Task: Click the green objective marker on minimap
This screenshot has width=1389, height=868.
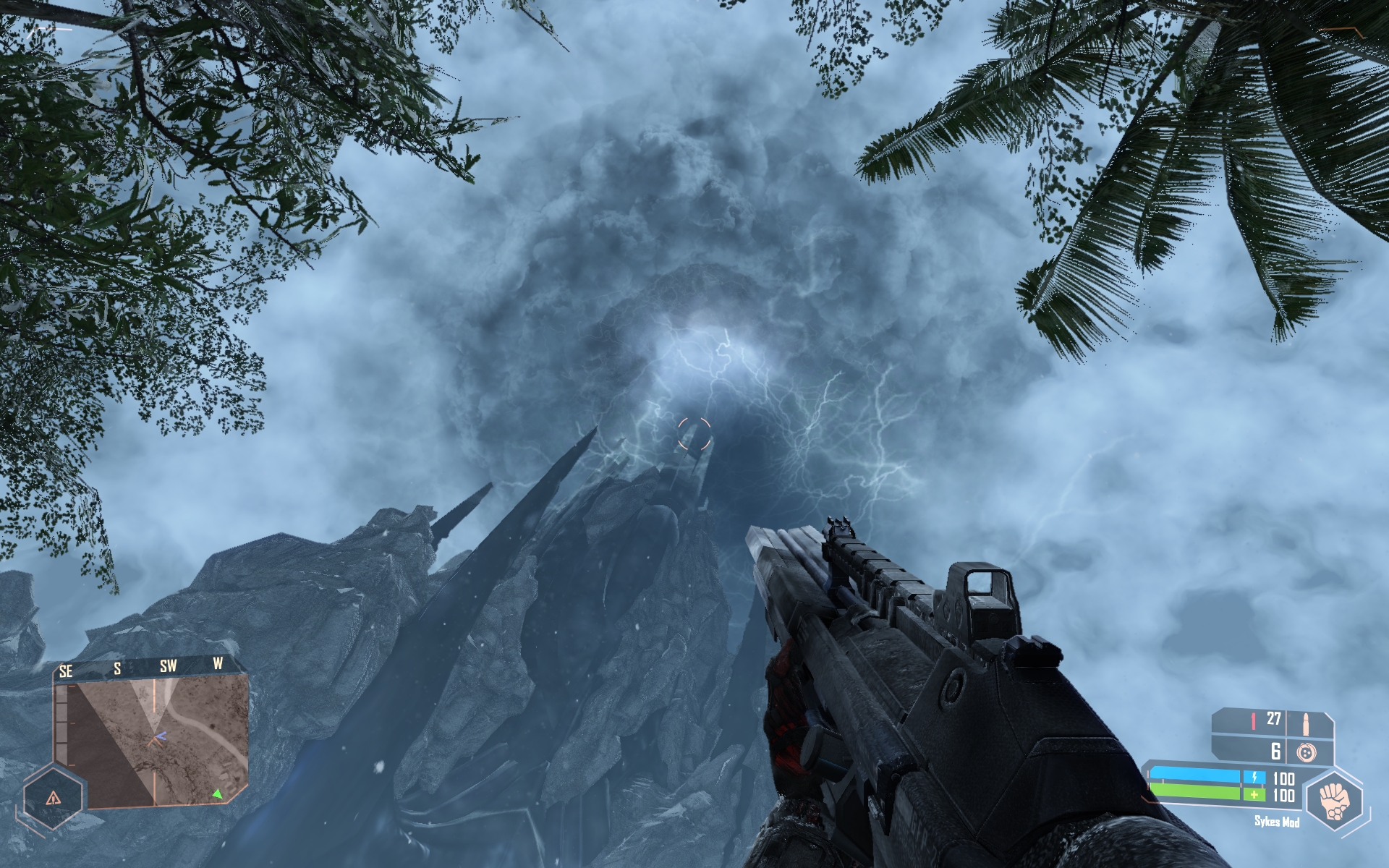Action: (x=217, y=794)
